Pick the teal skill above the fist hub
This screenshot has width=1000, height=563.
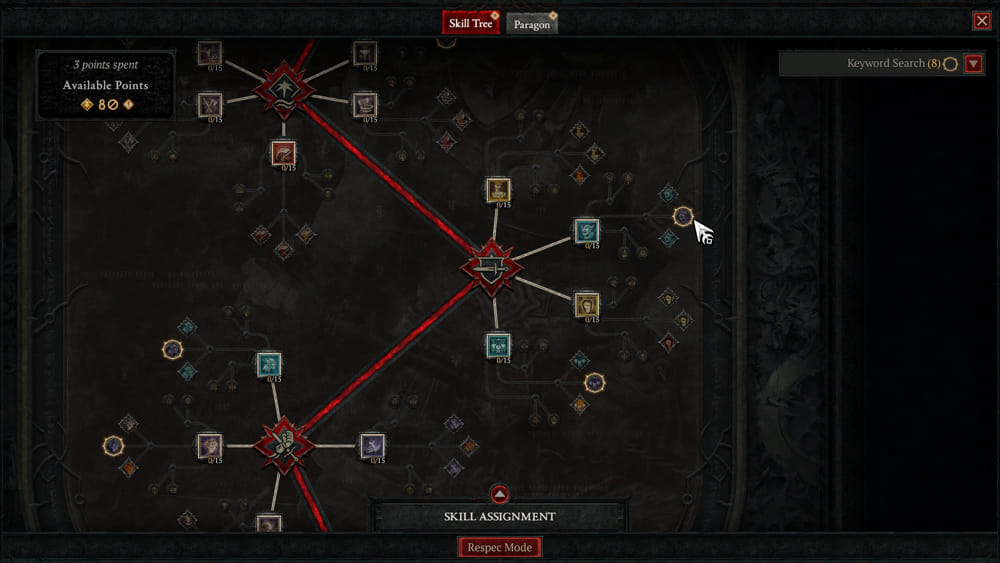(268, 365)
